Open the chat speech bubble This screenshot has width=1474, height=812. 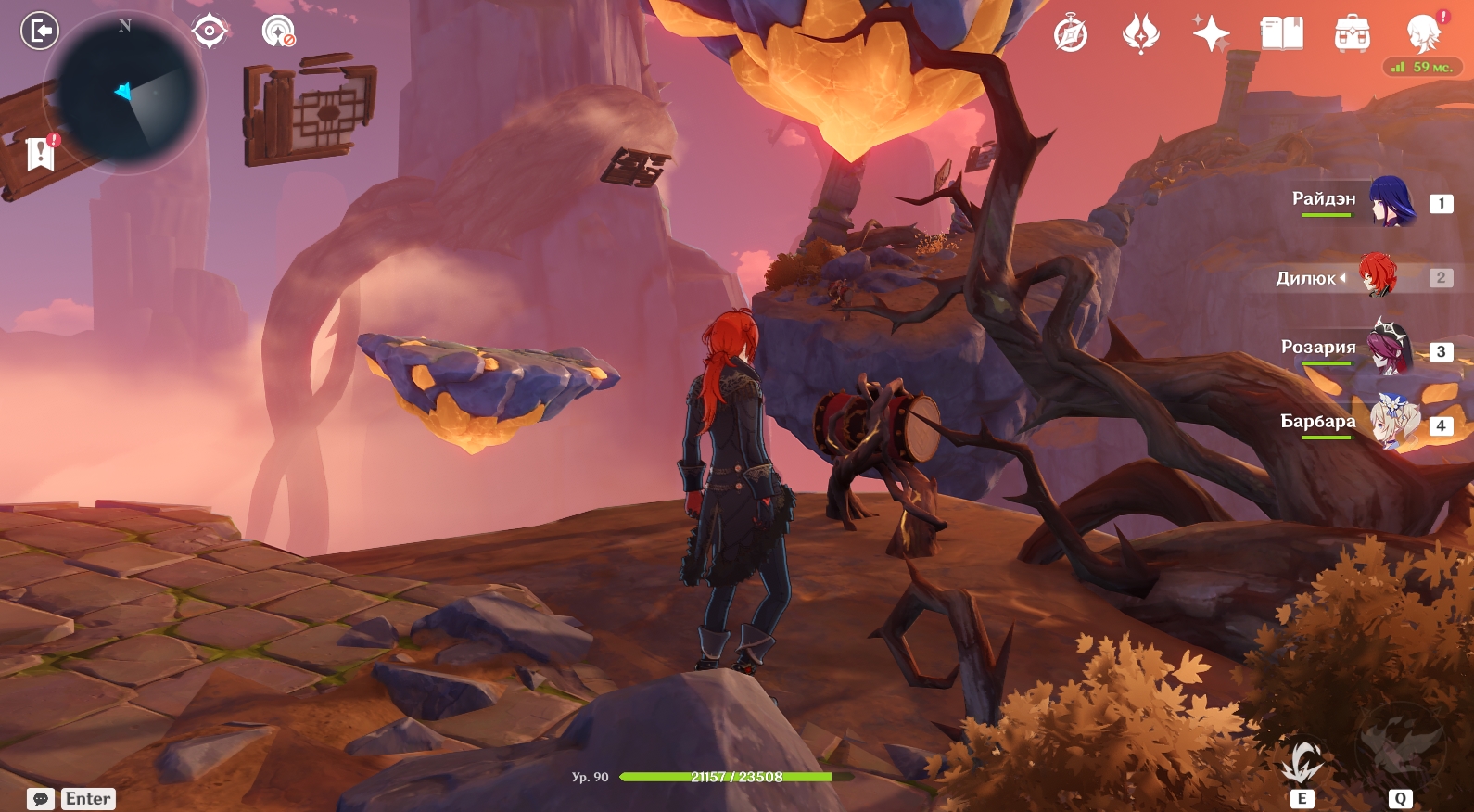[x=41, y=799]
